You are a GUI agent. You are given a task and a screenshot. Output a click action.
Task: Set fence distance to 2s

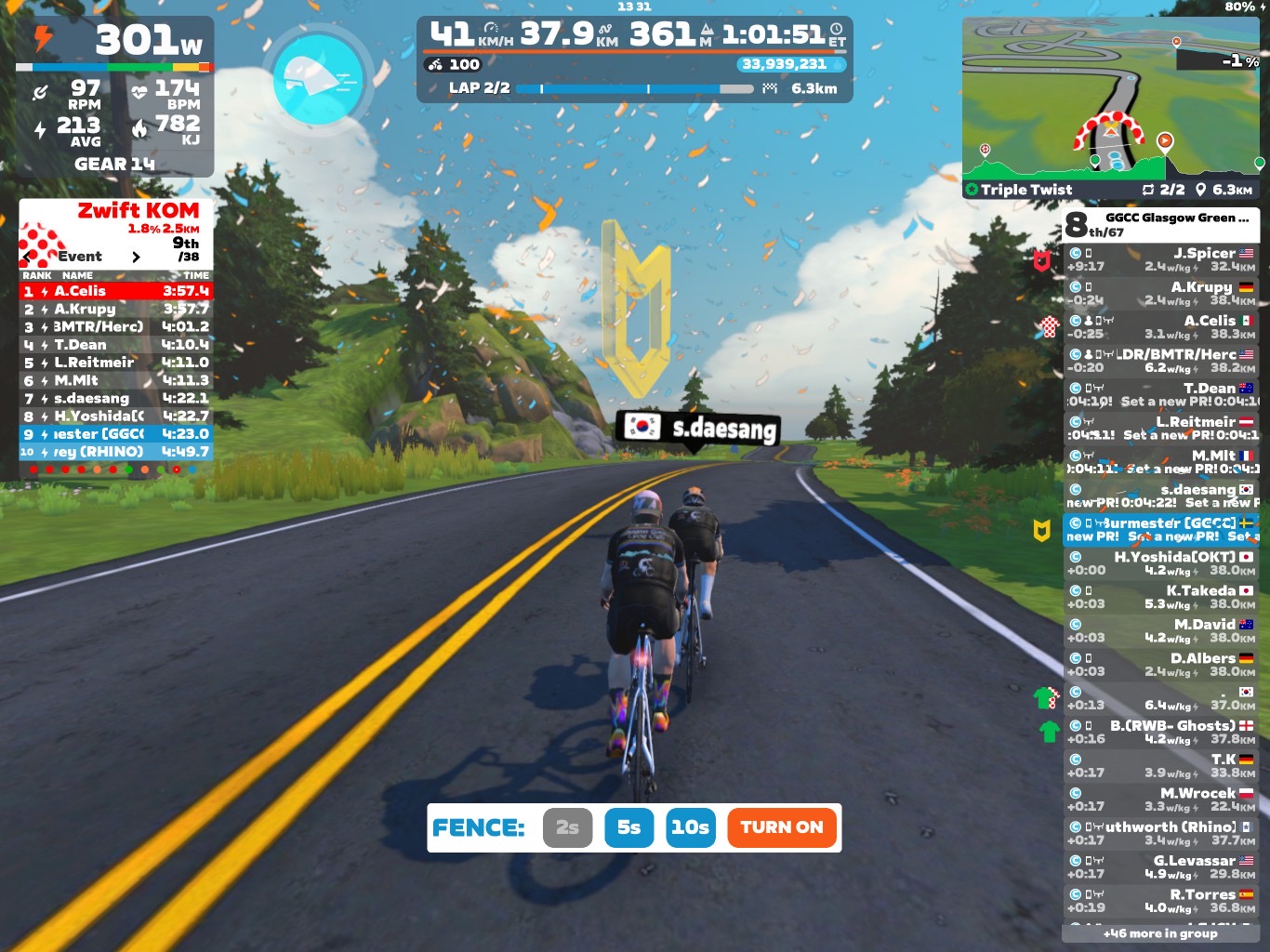pyautogui.click(x=567, y=827)
